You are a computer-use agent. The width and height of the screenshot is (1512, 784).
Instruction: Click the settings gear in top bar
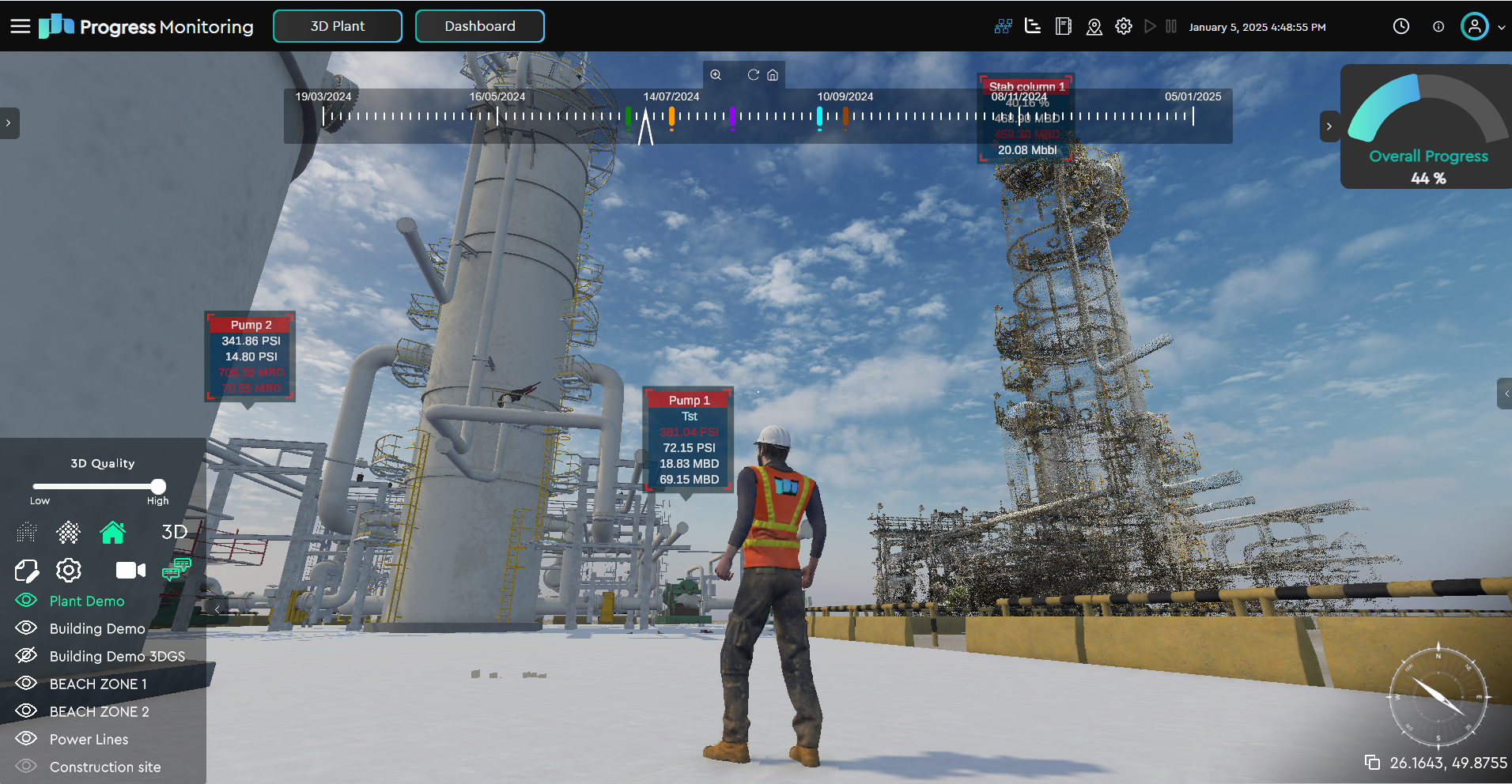[x=1123, y=27]
